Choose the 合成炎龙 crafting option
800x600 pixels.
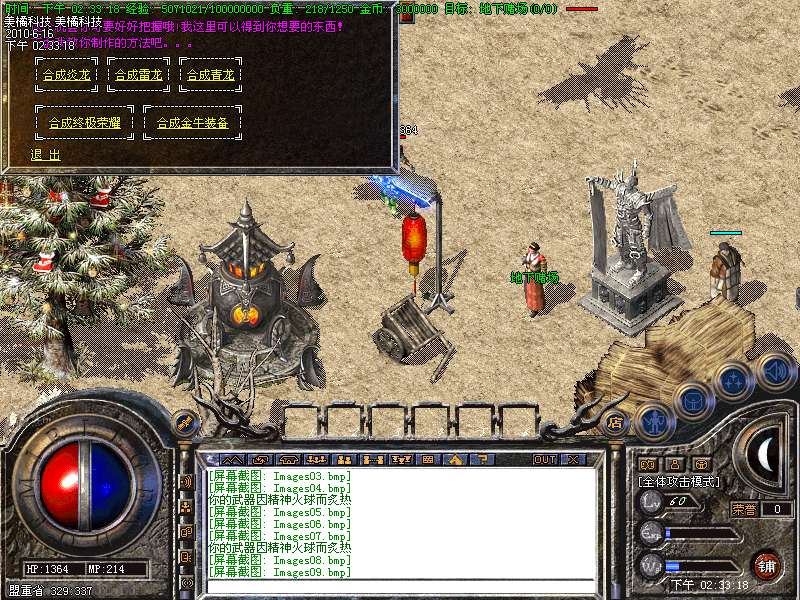tap(66, 74)
